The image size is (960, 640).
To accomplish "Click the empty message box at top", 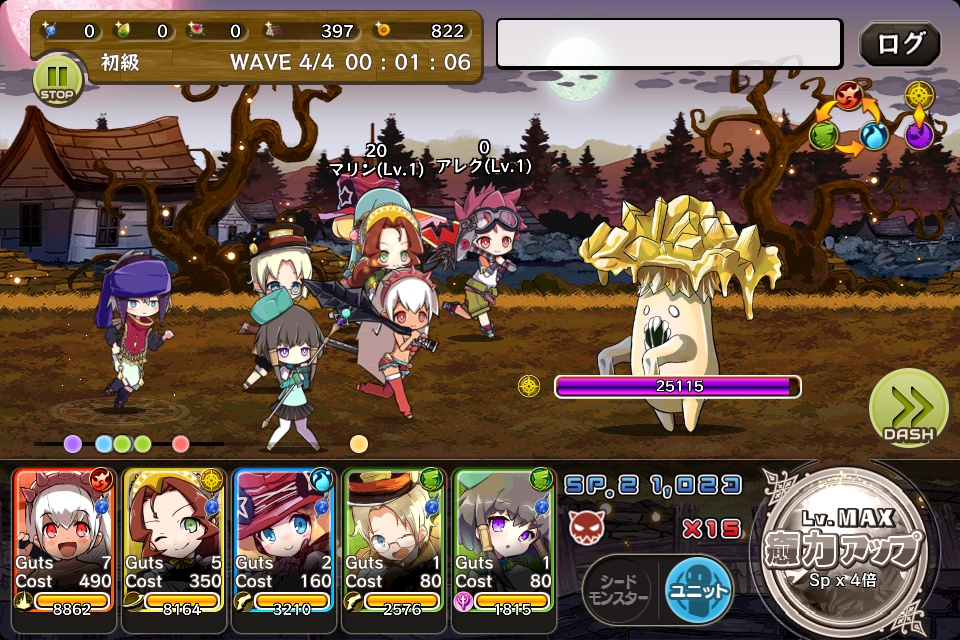I will pos(669,44).
